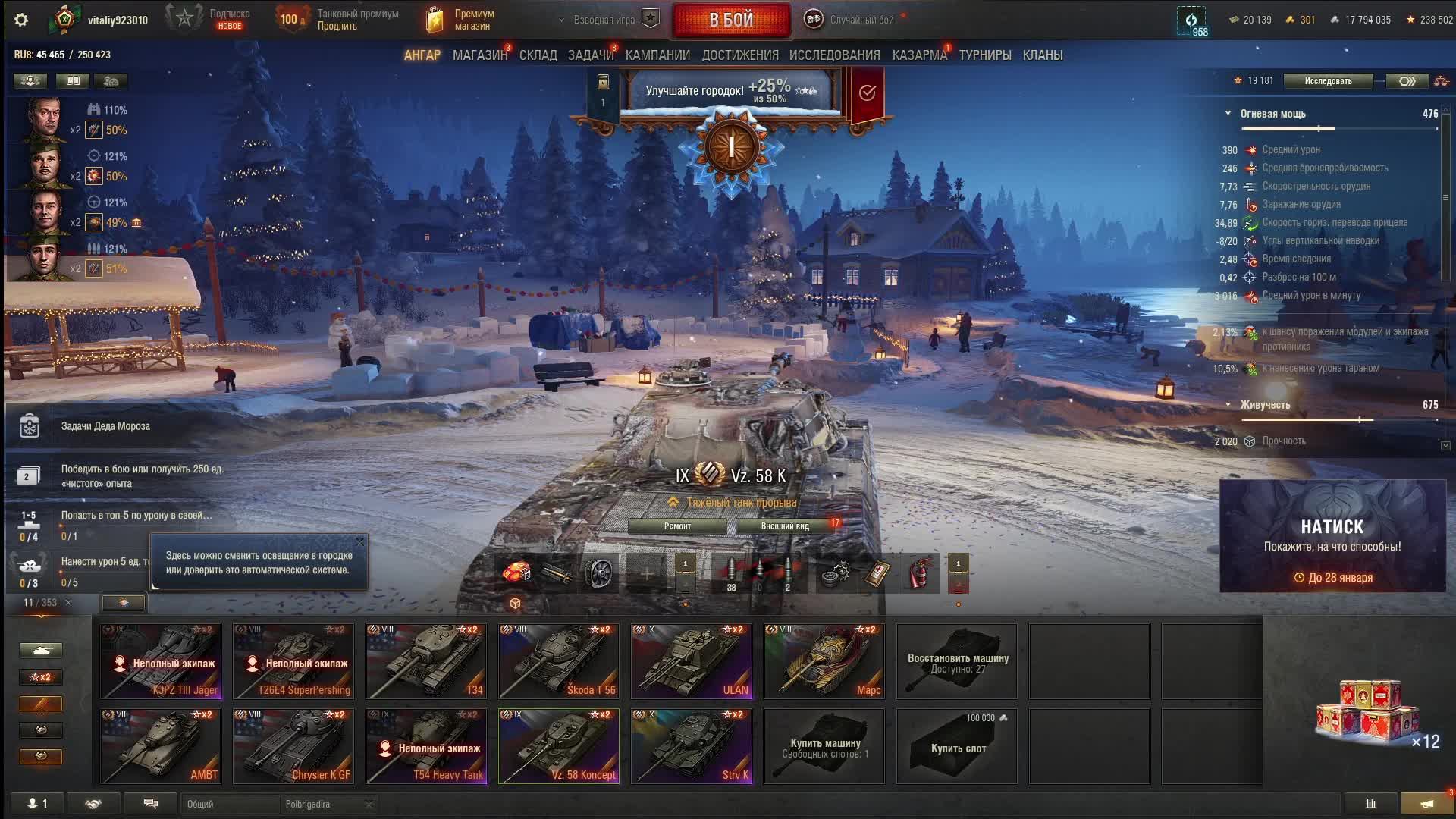The height and width of the screenshot is (819, 1456).
Task: Choose the Strv K tank card
Action: tap(692, 745)
